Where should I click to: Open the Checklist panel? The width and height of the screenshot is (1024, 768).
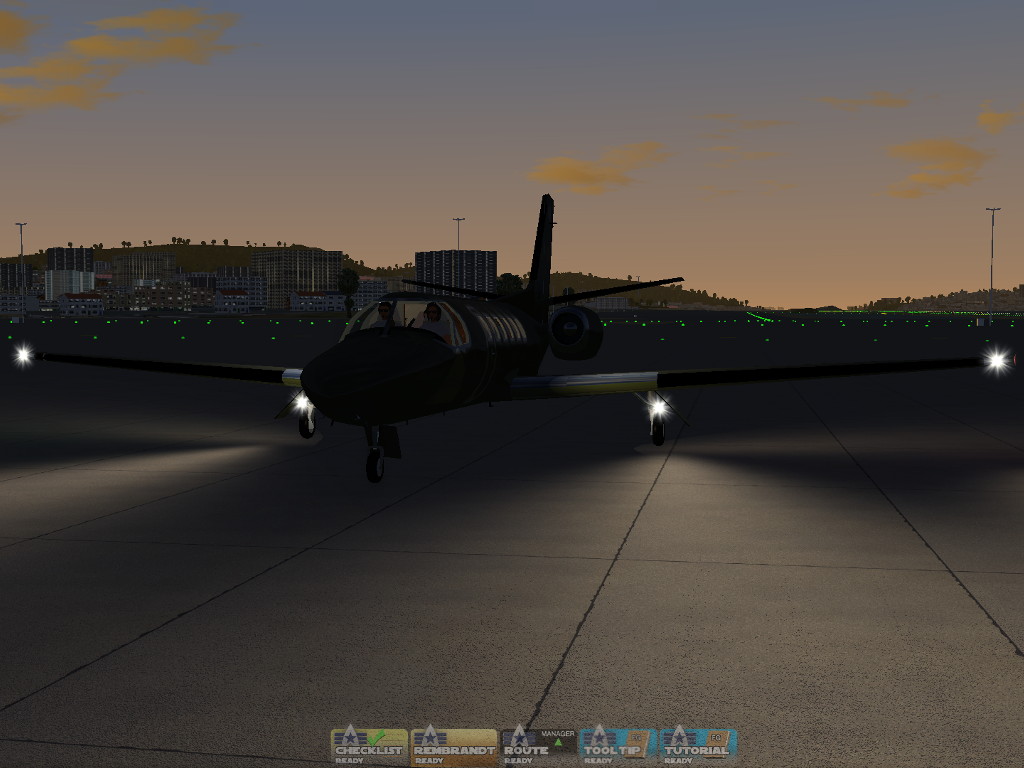point(369,745)
